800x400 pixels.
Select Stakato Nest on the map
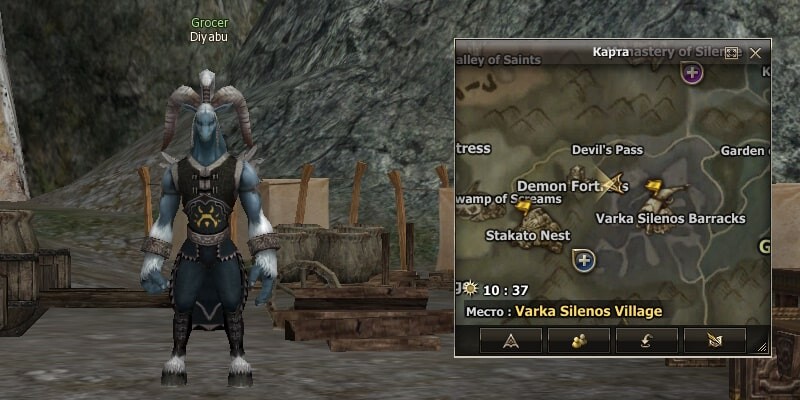coord(527,235)
